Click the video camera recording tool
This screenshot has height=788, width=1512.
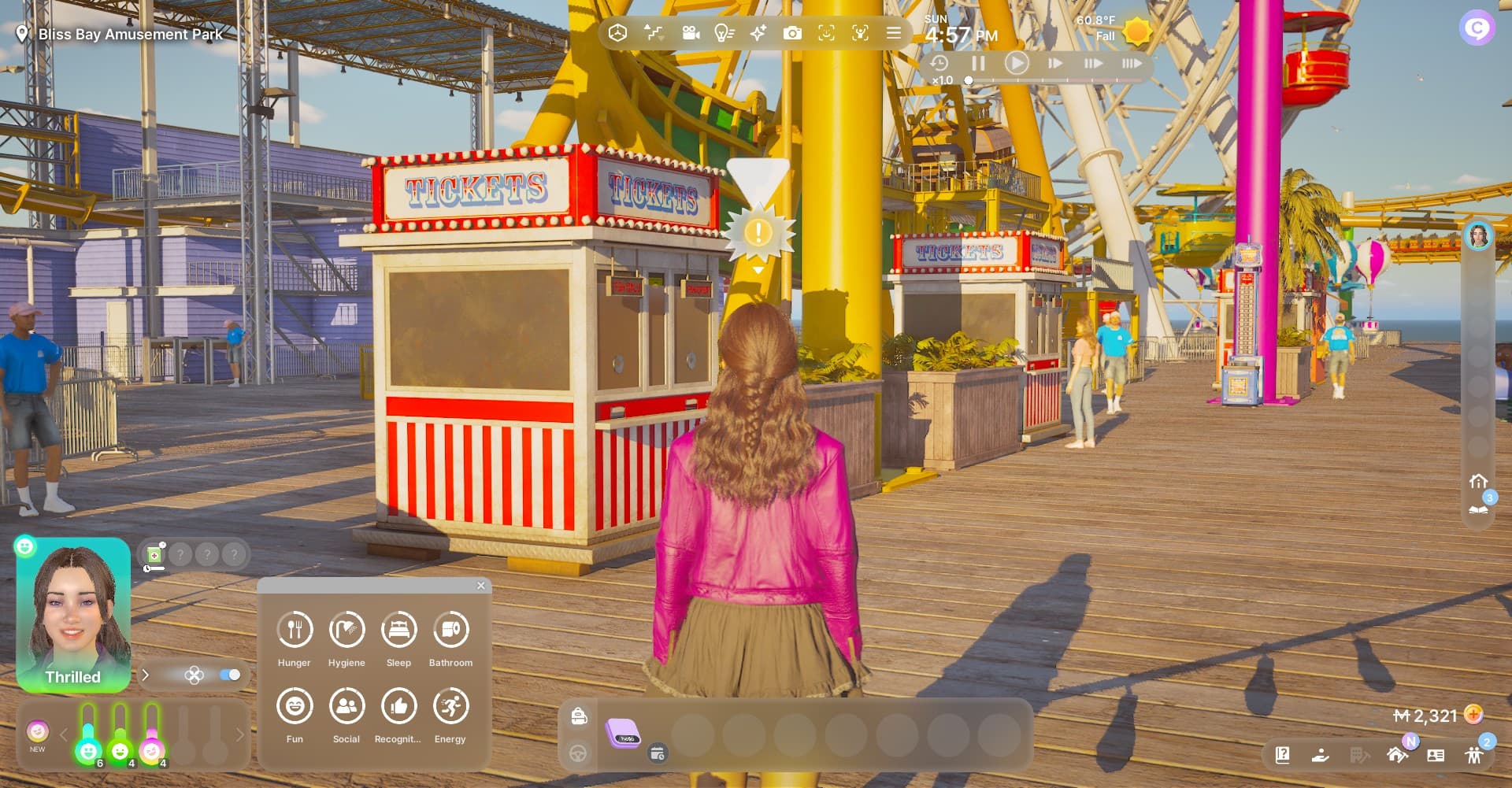[x=691, y=33]
